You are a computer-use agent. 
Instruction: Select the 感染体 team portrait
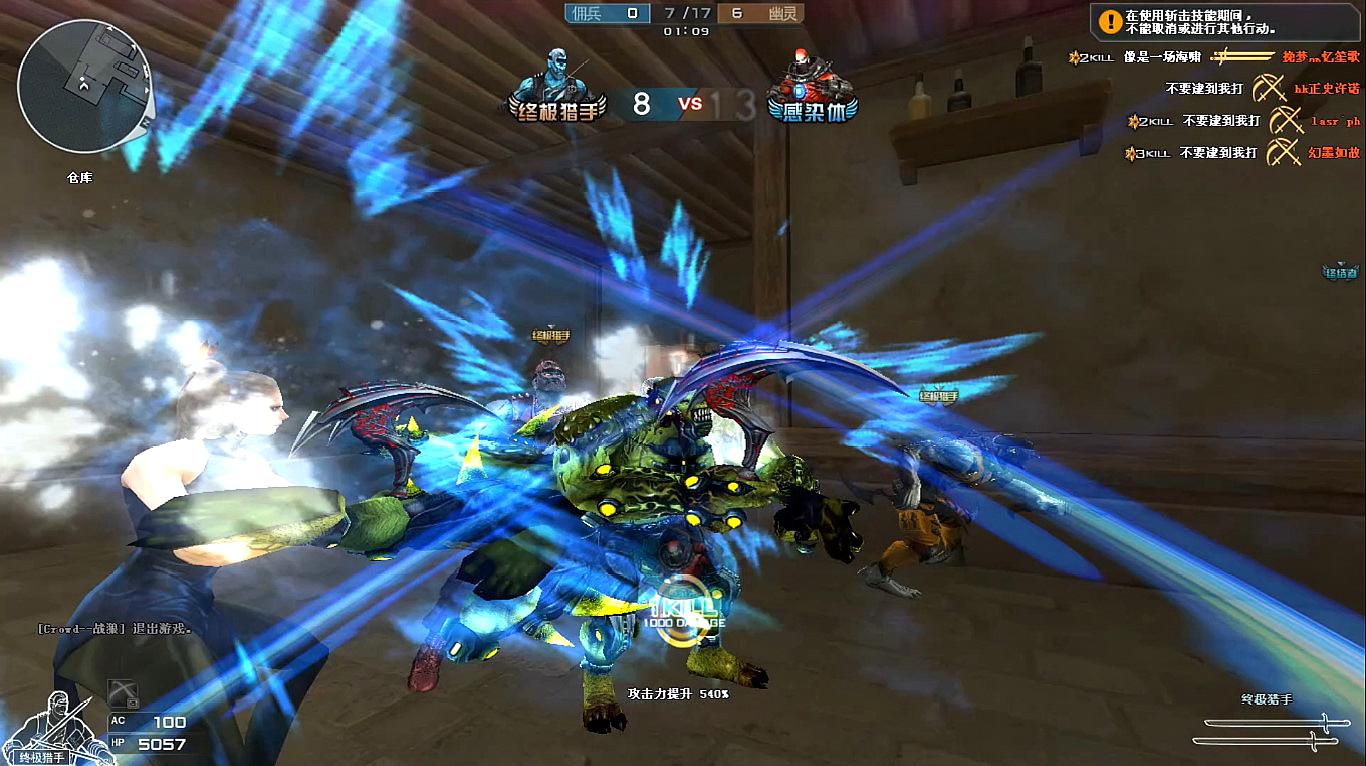point(812,85)
